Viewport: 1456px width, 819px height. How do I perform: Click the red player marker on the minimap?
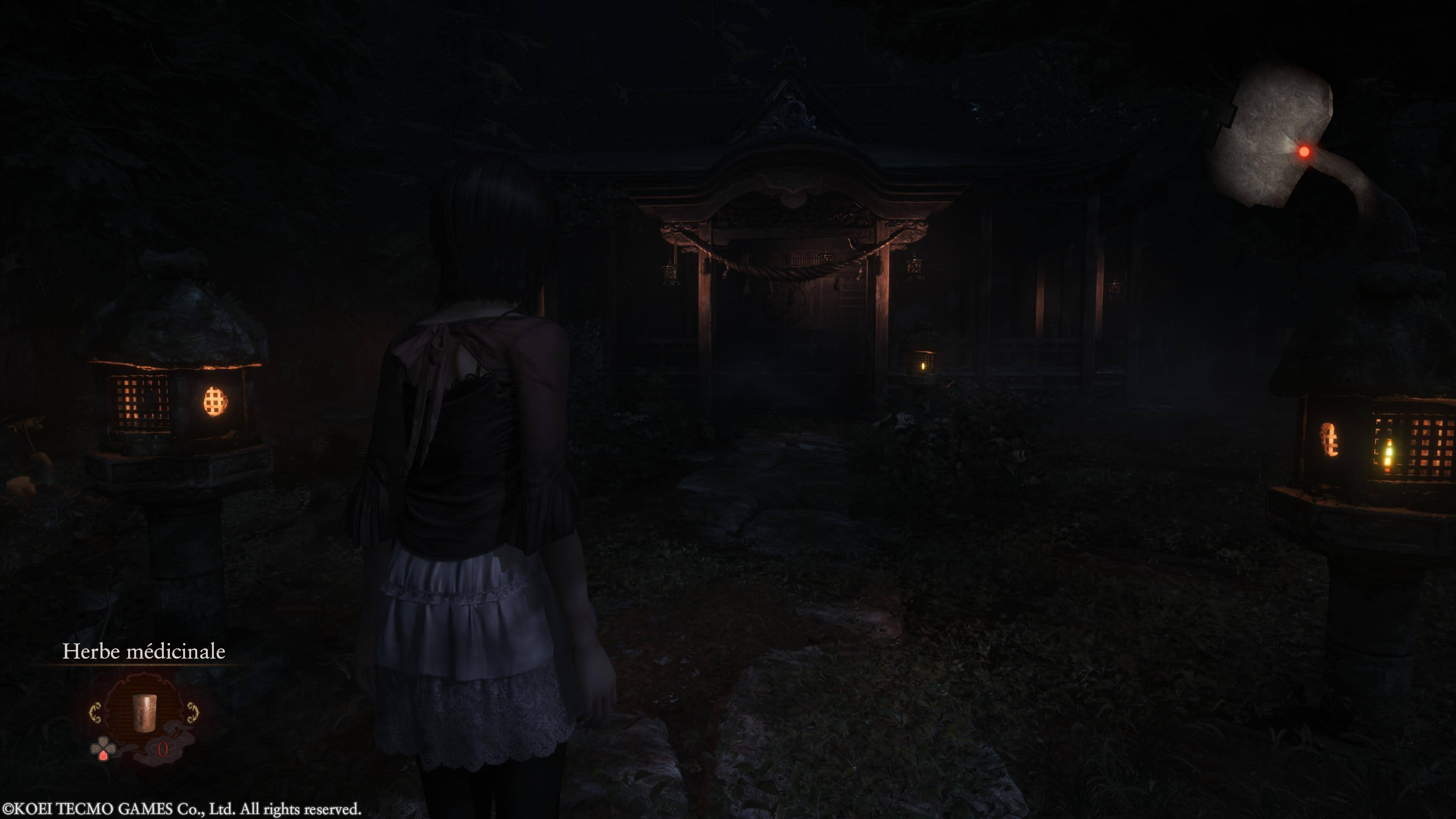tap(1304, 152)
